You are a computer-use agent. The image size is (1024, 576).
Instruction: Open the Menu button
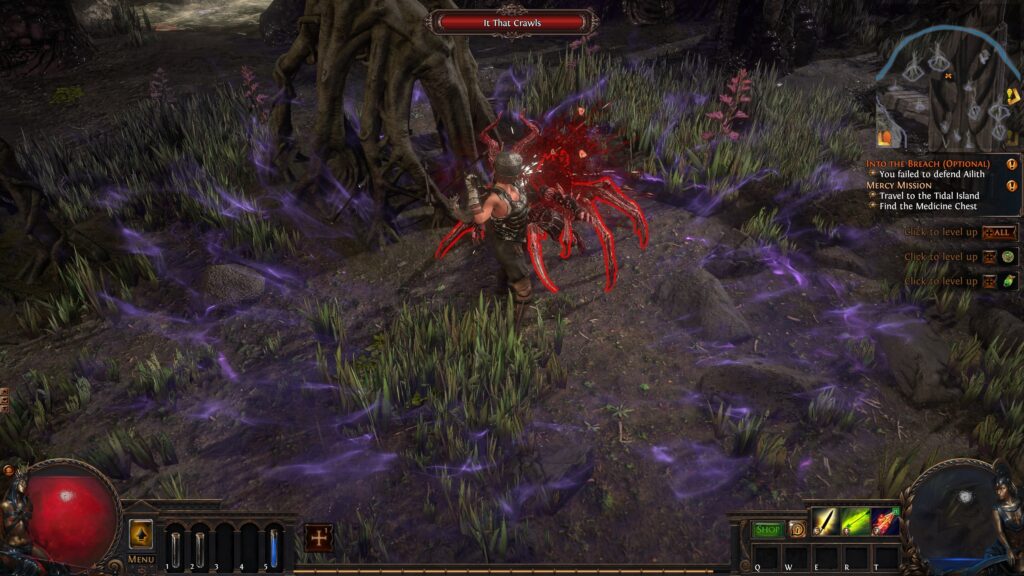point(141,559)
